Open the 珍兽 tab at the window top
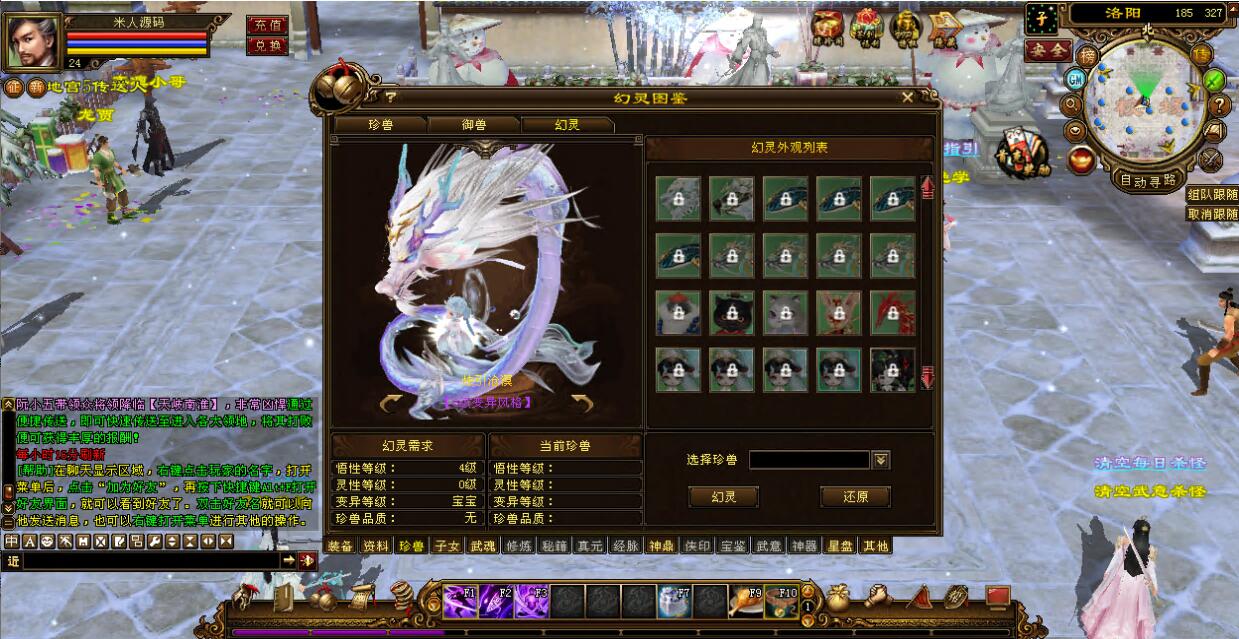 point(381,125)
